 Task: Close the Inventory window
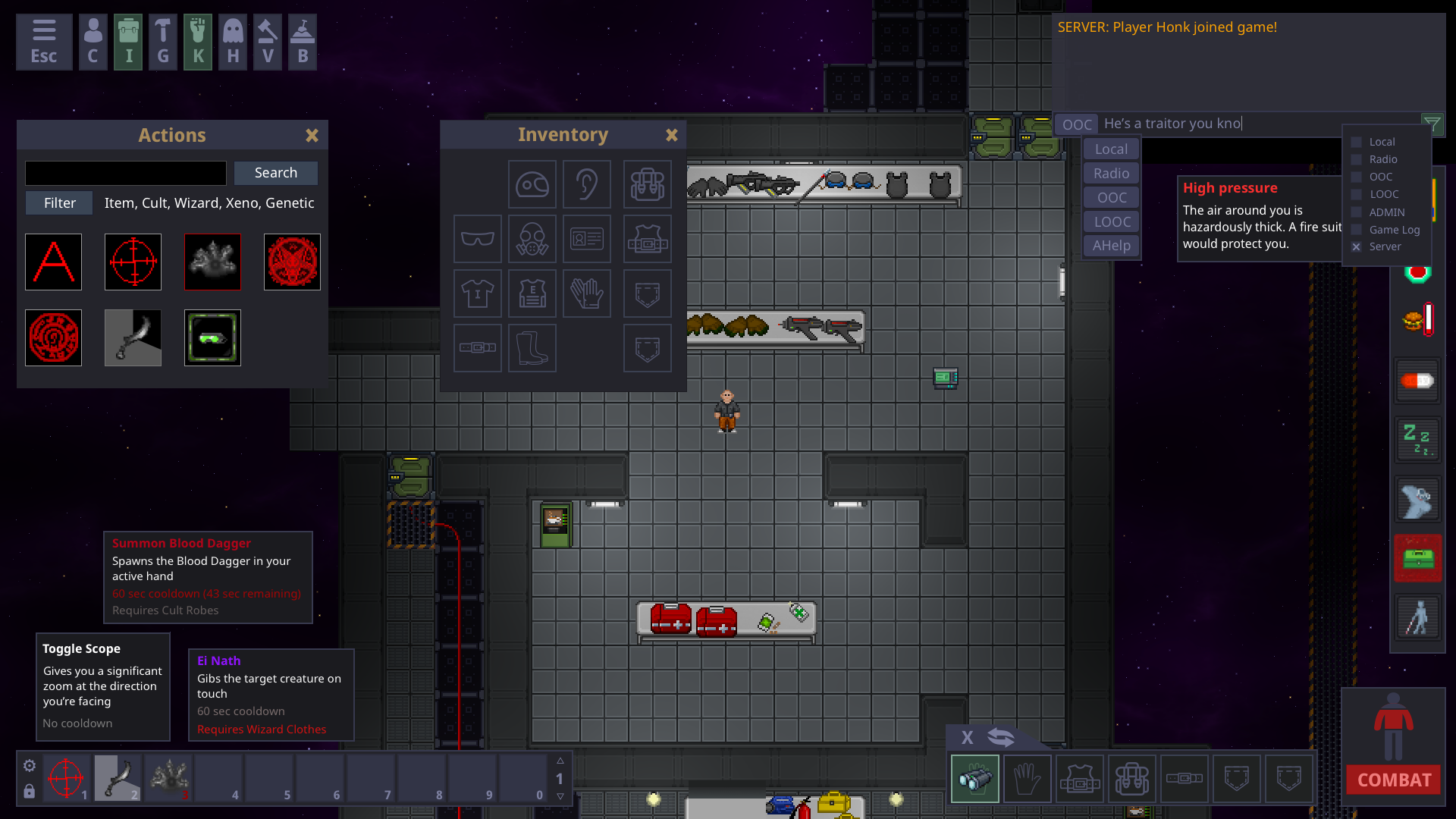[x=671, y=135]
